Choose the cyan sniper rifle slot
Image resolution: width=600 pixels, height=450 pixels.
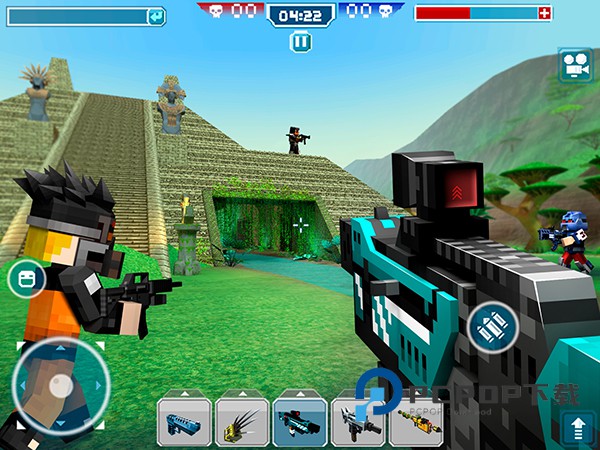tap(300, 421)
